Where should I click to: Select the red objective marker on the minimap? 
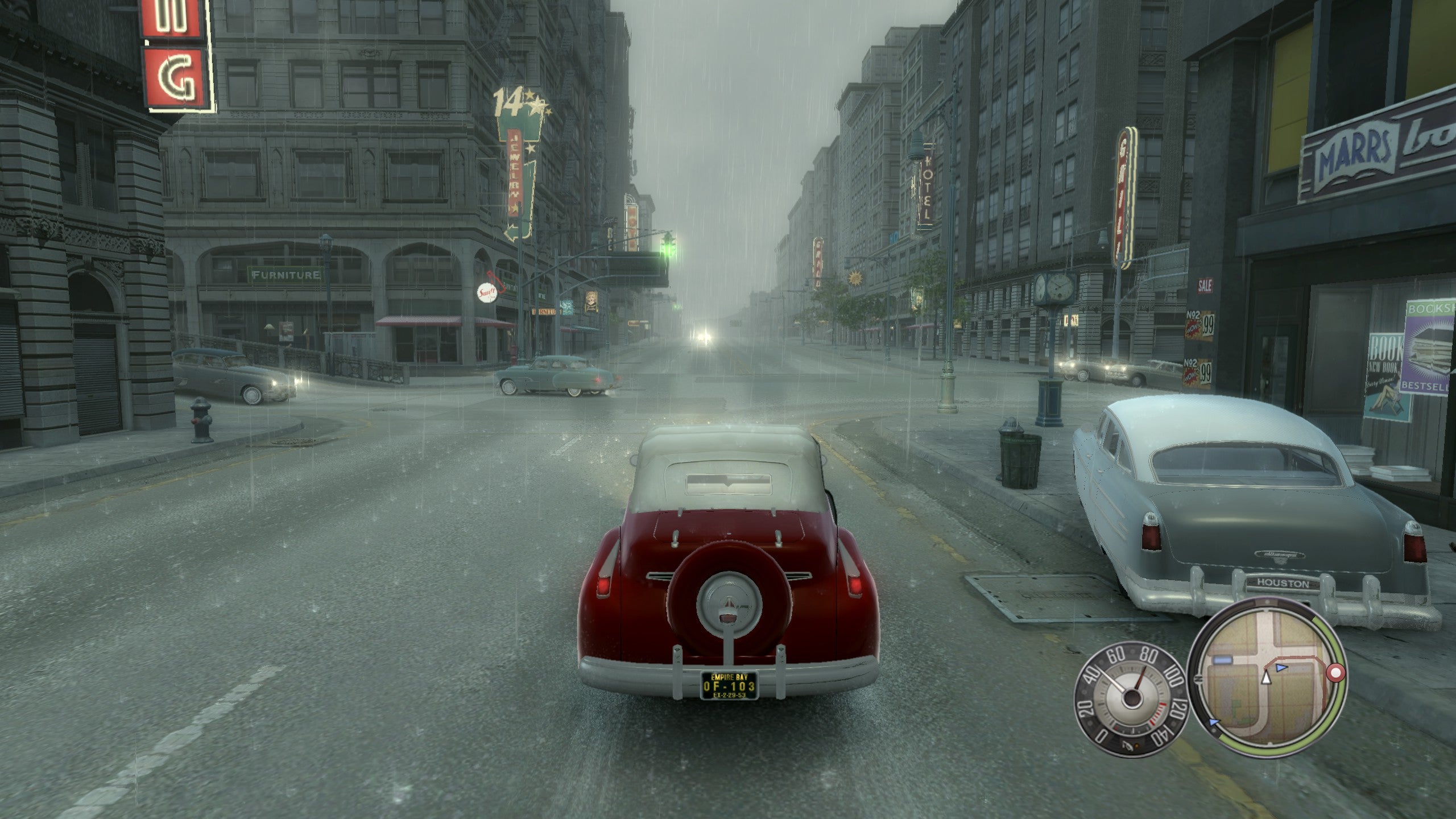coord(1335,673)
